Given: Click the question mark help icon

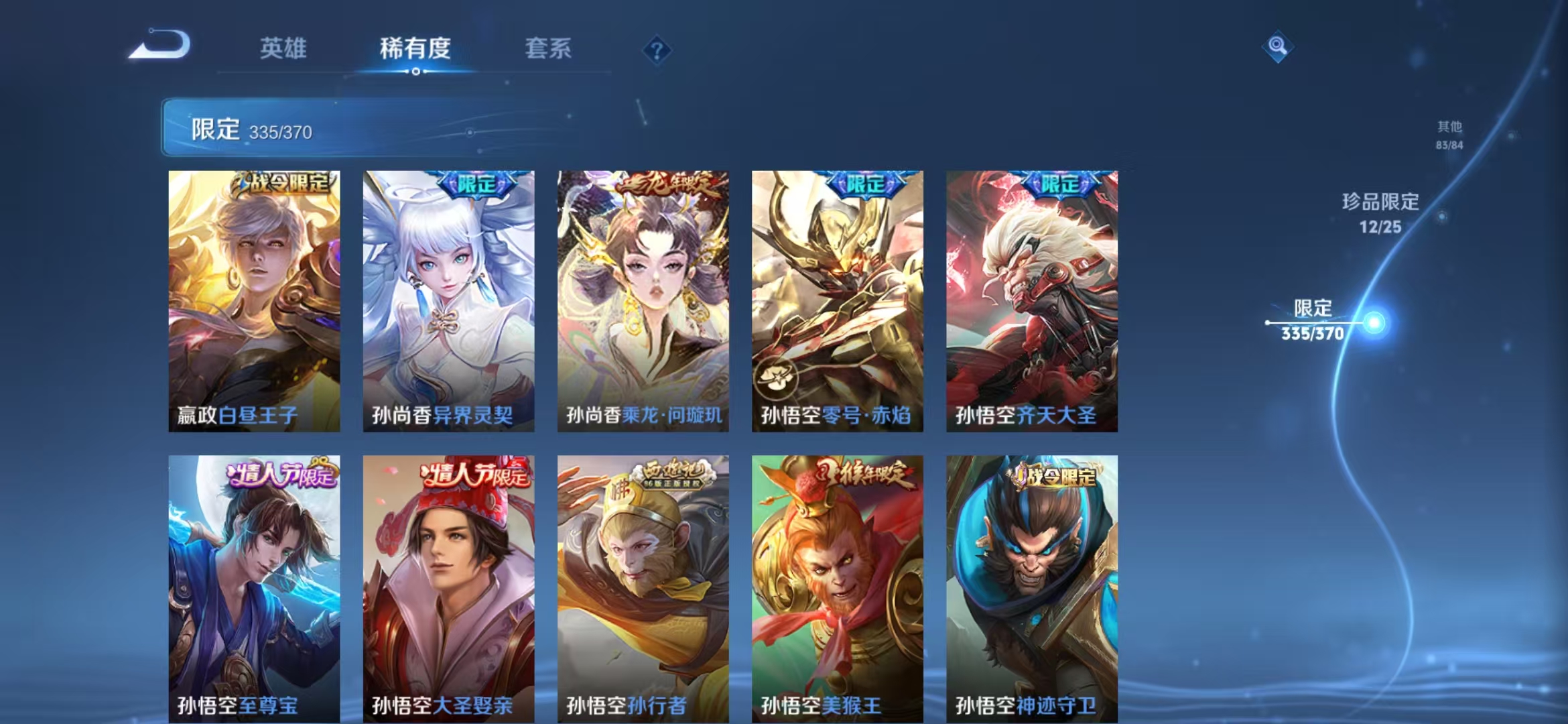Looking at the screenshot, I should [x=658, y=50].
